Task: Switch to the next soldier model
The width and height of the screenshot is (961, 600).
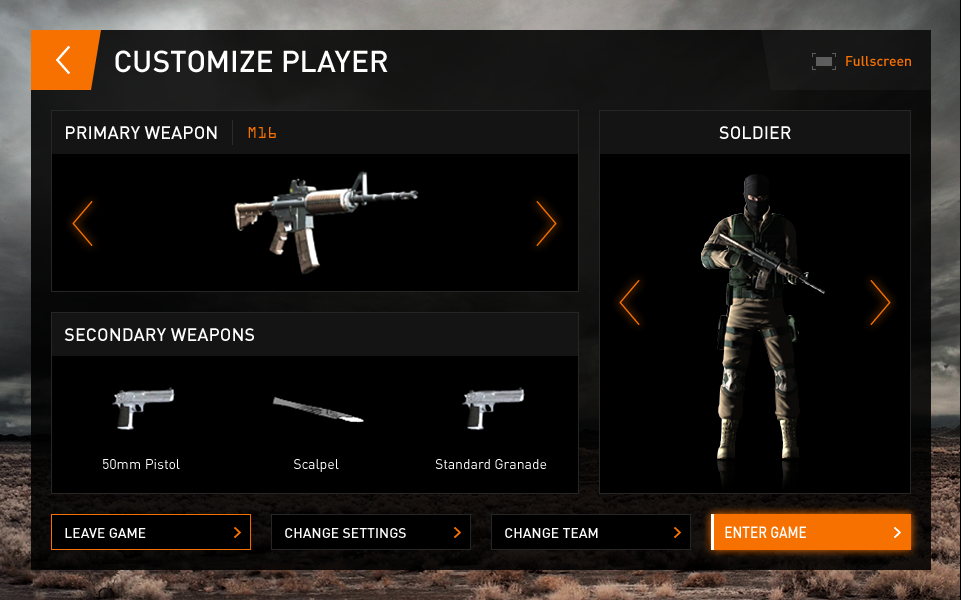Action: point(879,302)
